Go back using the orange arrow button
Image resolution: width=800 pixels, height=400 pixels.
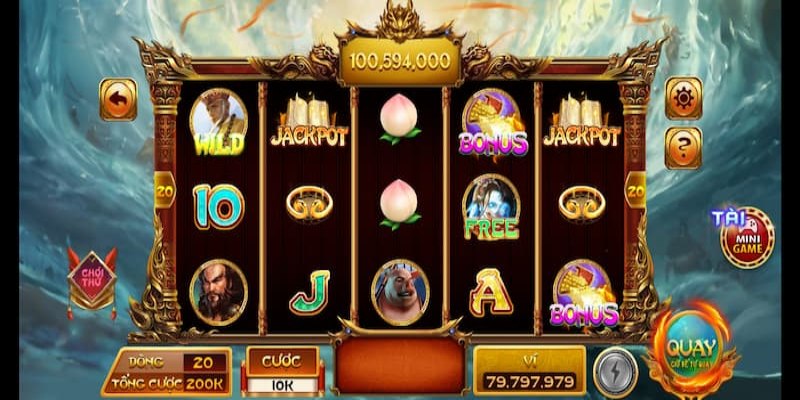coord(118,100)
